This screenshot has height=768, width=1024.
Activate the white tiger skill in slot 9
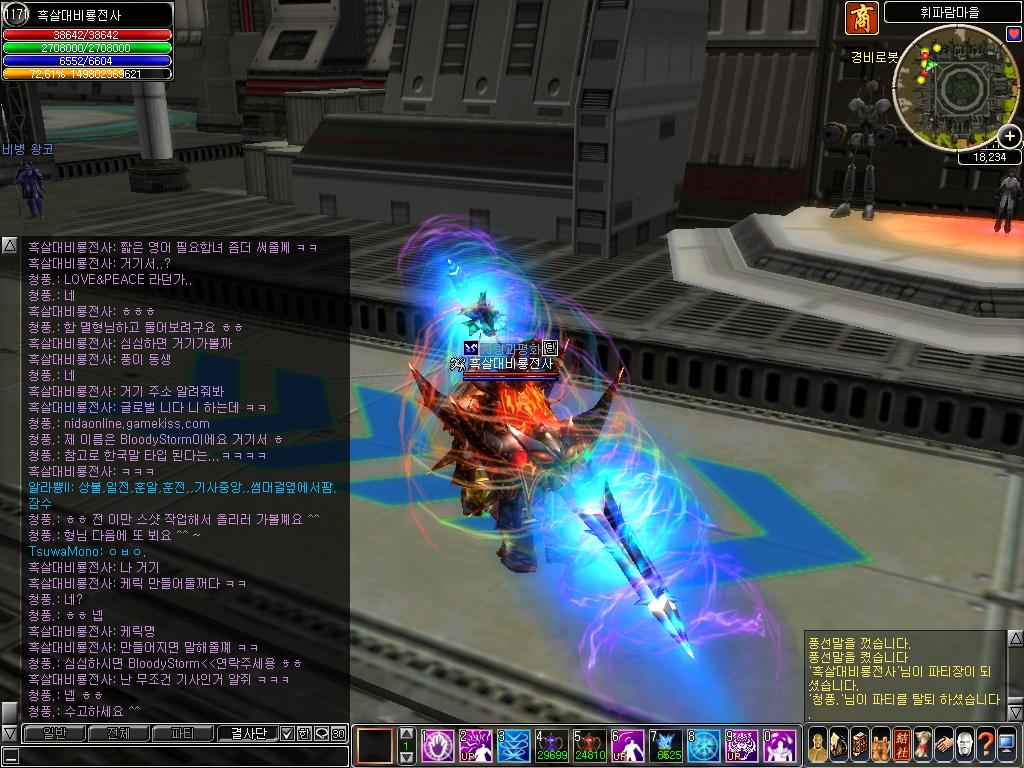[x=742, y=745]
